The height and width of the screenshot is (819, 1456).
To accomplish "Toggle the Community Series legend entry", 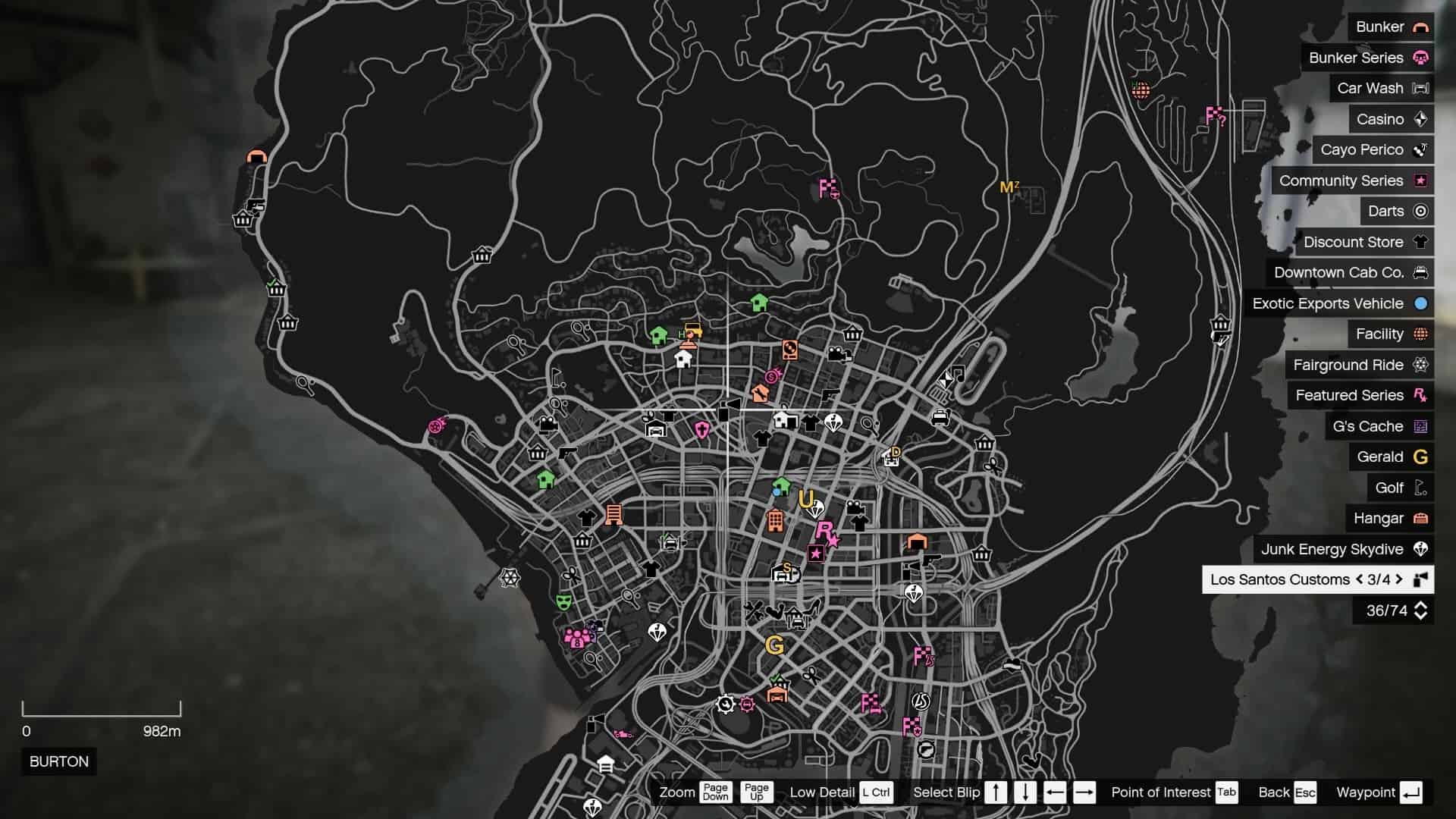I will point(1419,180).
